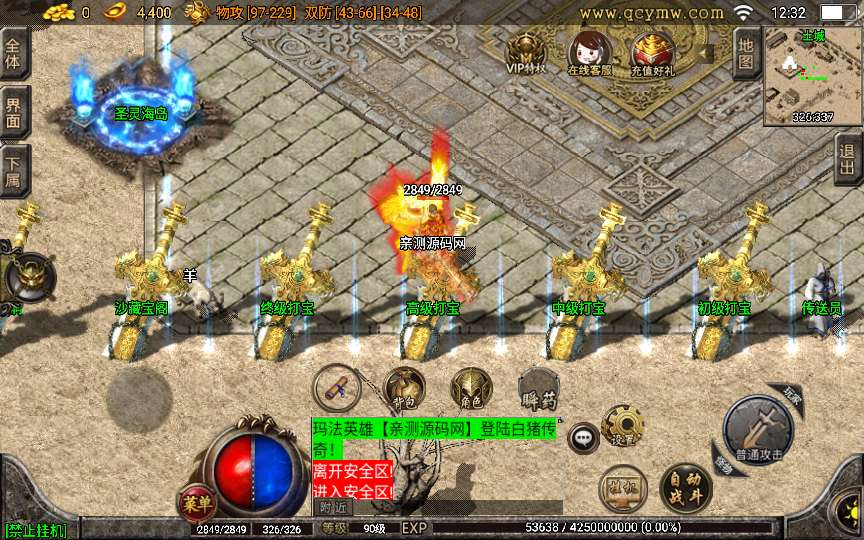The height and width of the screenshot is (540, 864).
Task: Trigger the 普通攻击 normal attack button
Action: [760, 432]
